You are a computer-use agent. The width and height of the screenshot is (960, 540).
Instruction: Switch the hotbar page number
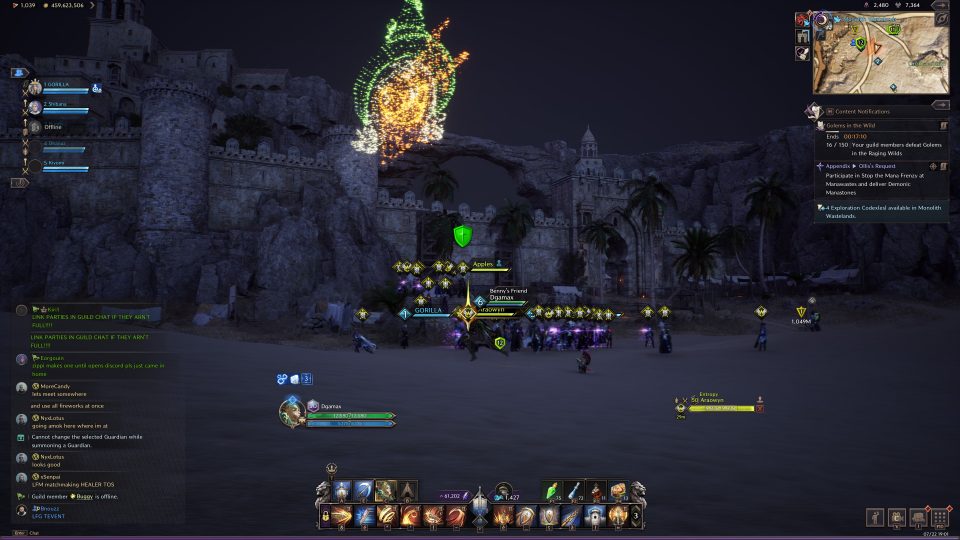pos(635,516)
